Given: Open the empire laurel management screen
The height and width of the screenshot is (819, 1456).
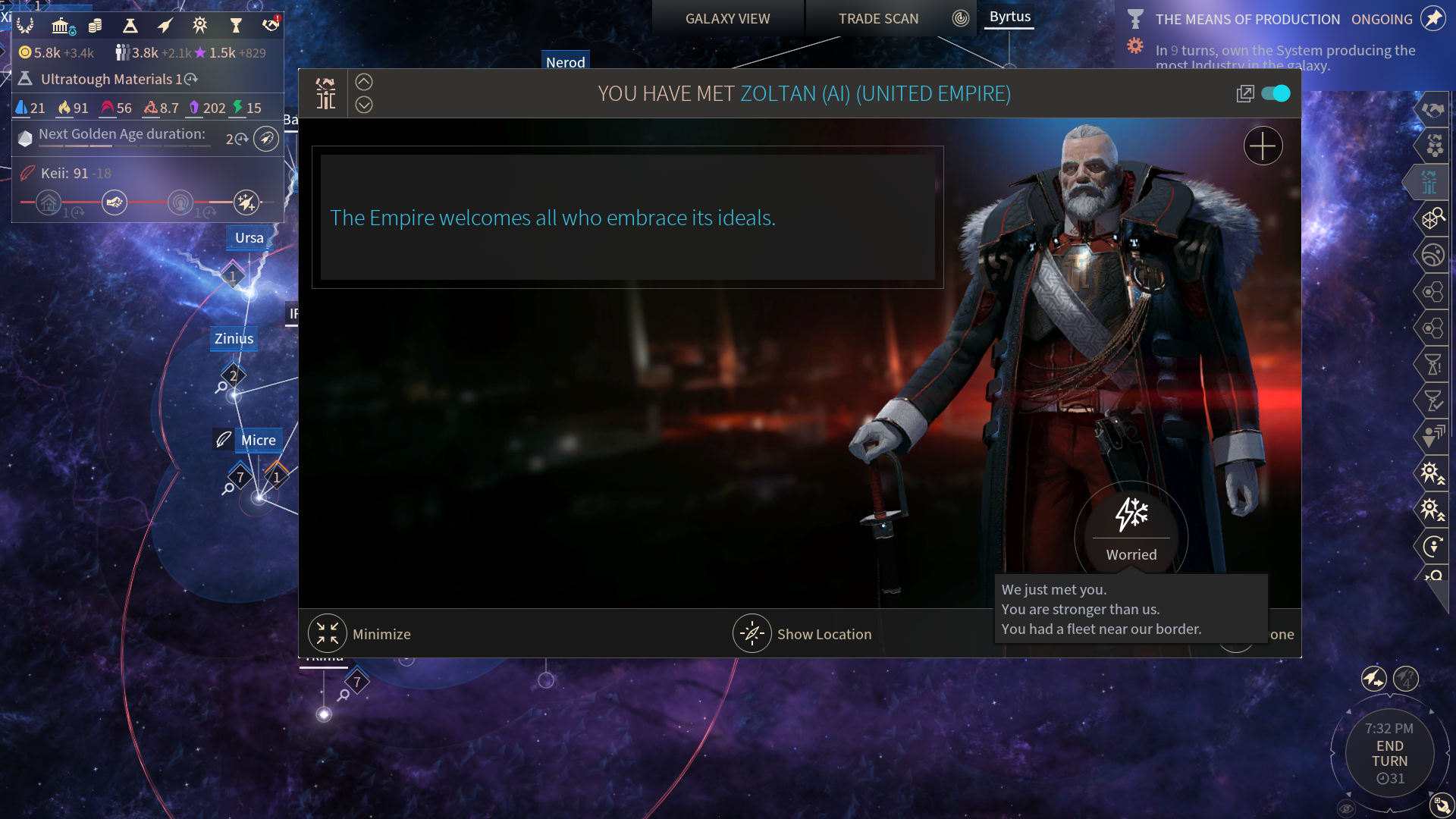Looking at the screenshot, I should coord(25,26).
